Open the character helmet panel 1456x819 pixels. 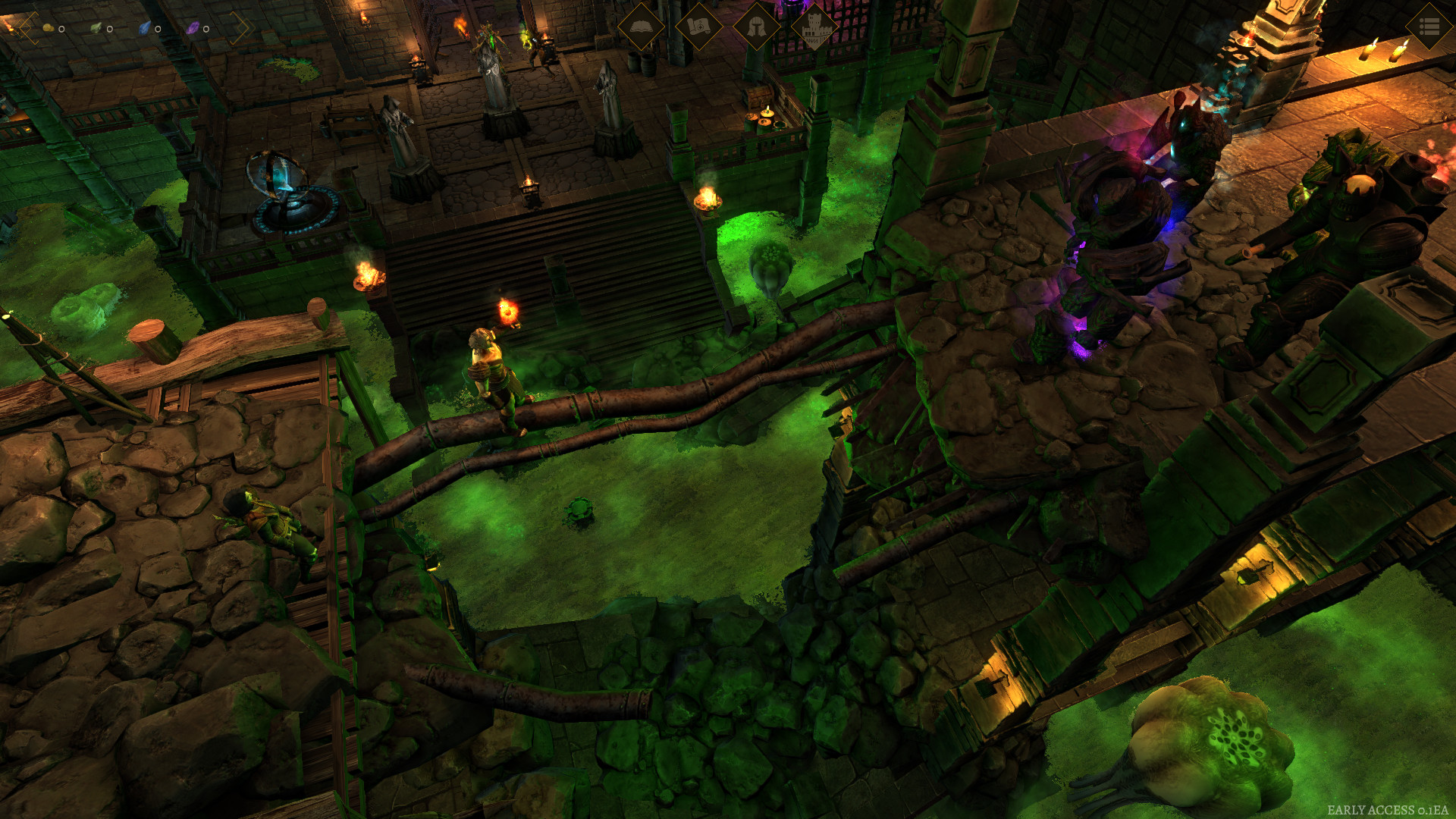pos(758,26)
